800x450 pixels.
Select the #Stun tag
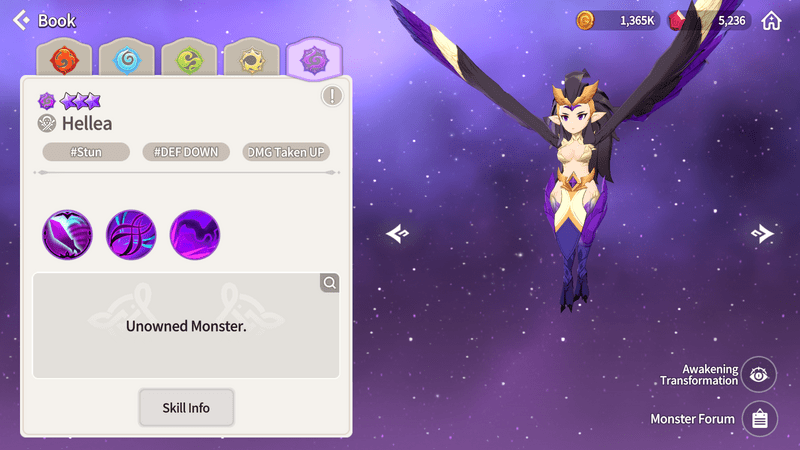[86, 152]
